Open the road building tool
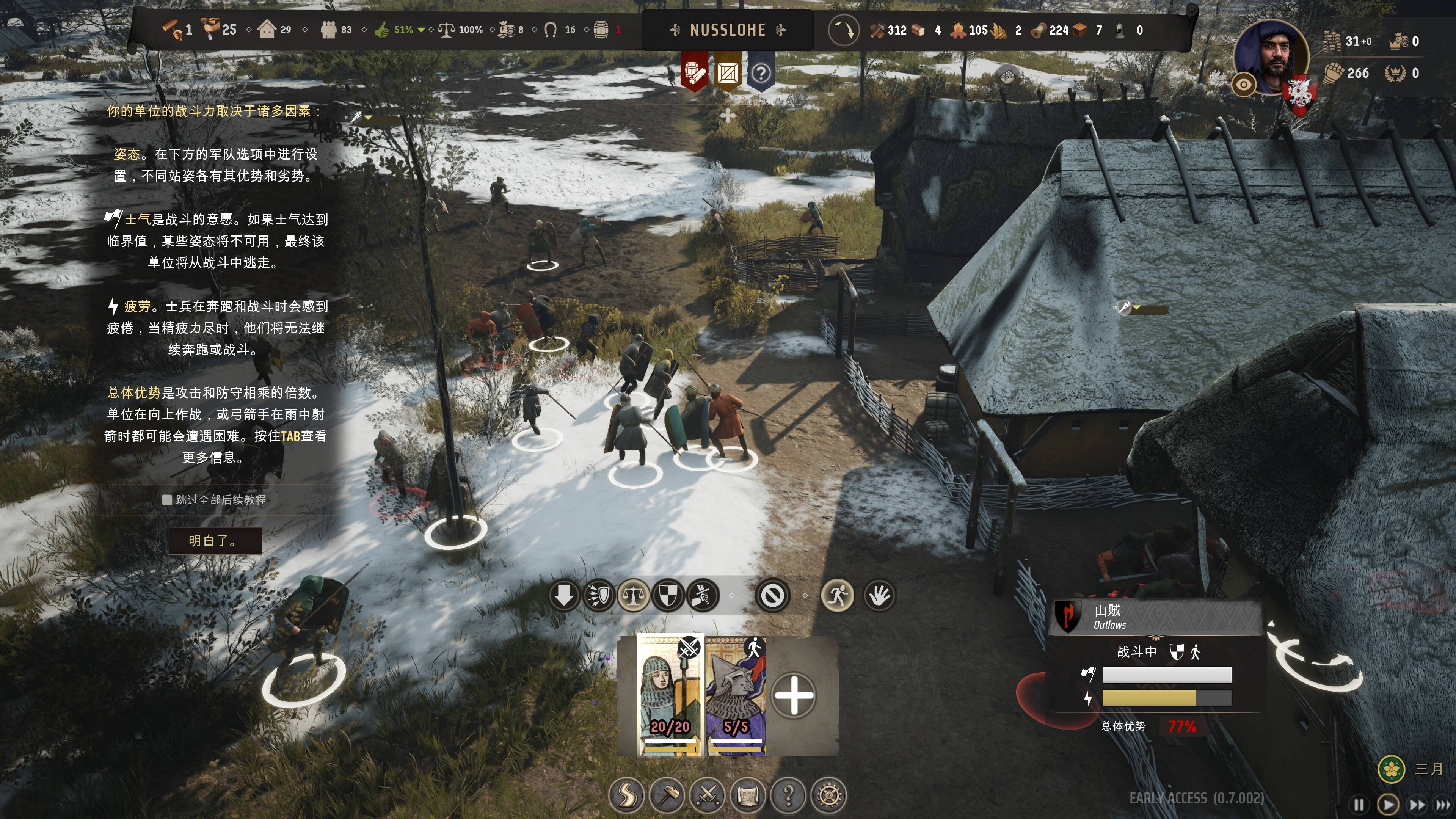 [x=626, y=795]
